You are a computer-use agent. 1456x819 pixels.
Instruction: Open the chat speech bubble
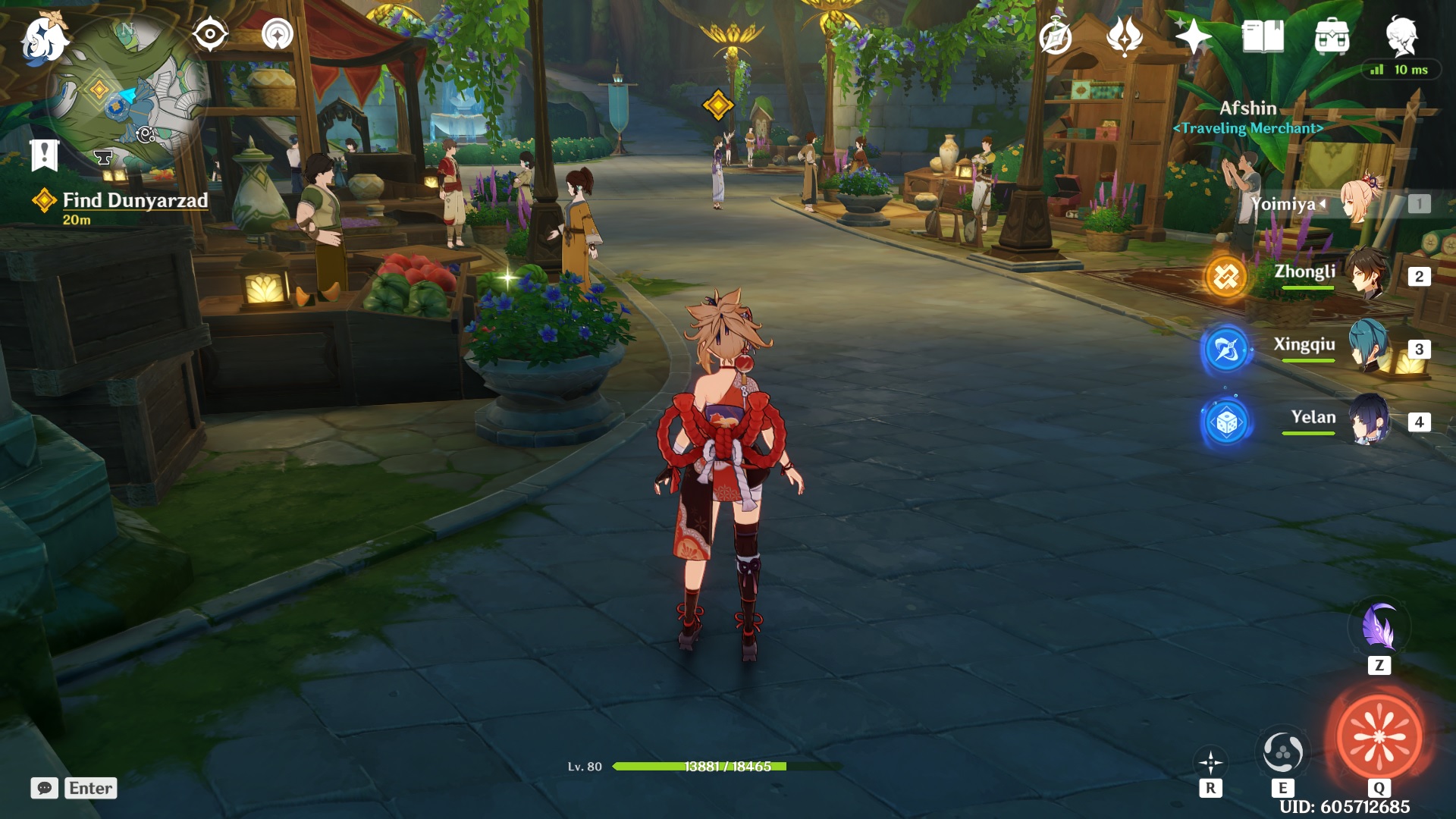coord(44,788)
